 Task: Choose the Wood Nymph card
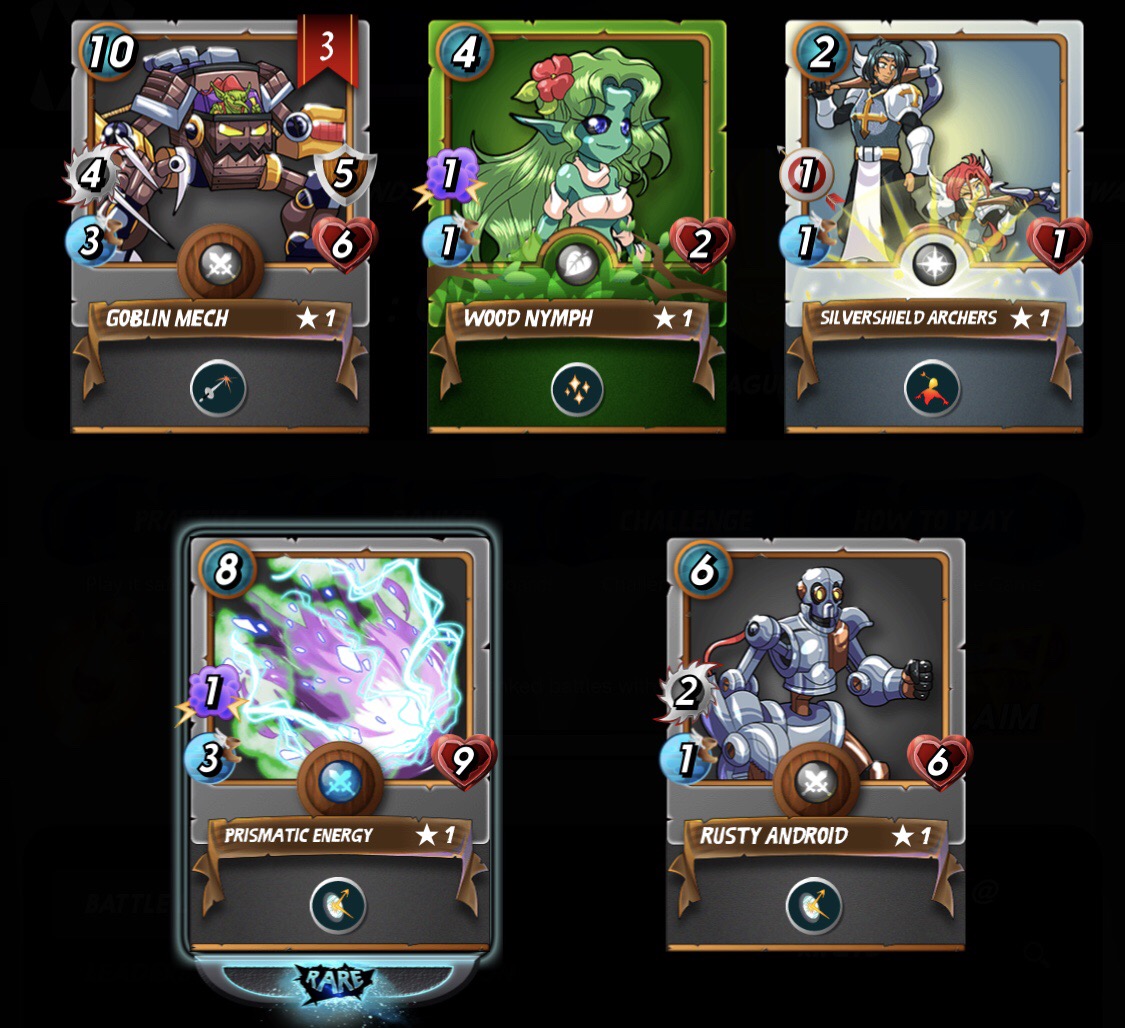(577, 150)
